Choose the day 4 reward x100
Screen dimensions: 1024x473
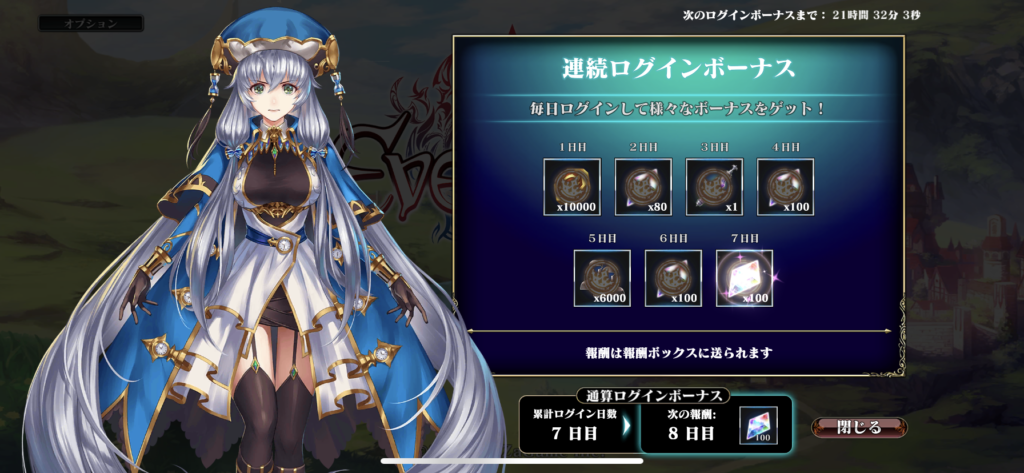point(785,187)
